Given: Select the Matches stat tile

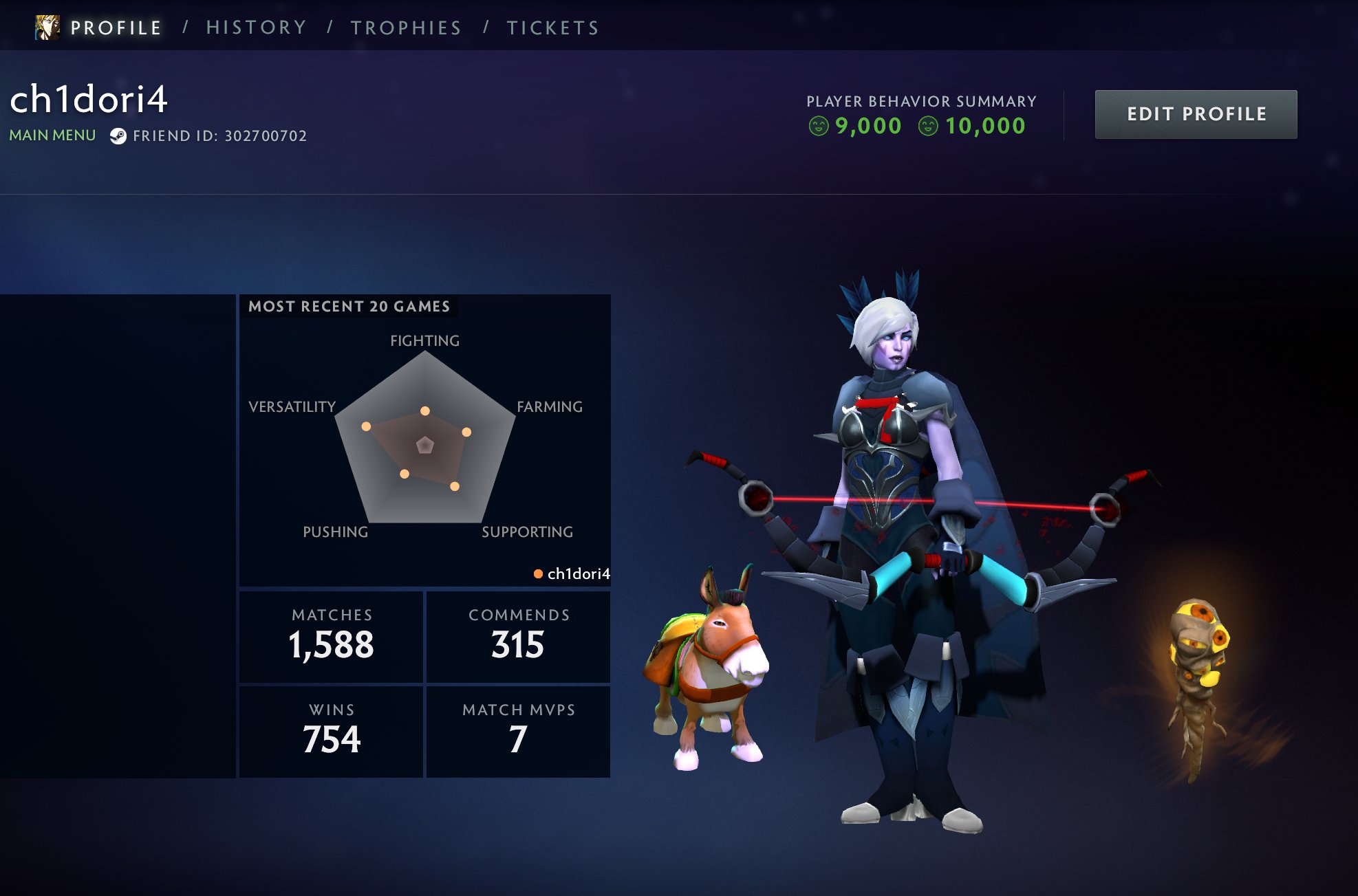Looking at the screenshot, I should click(332, 636).
